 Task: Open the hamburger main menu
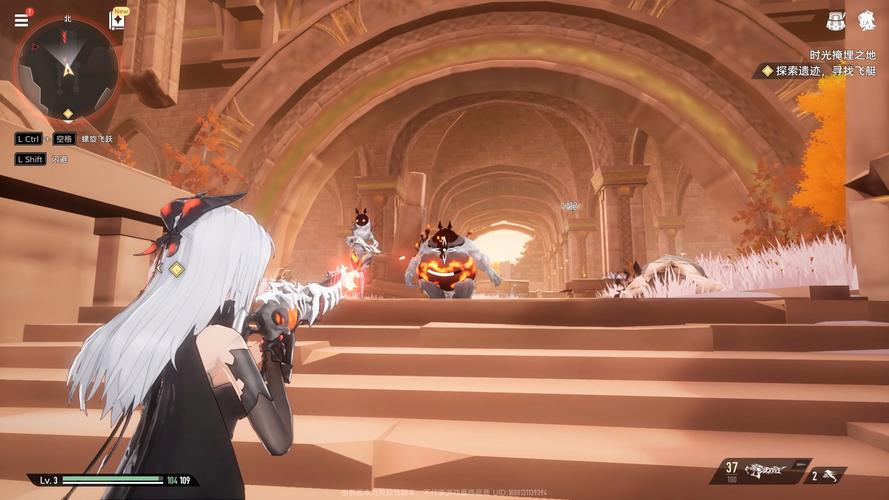coord(21,20)
